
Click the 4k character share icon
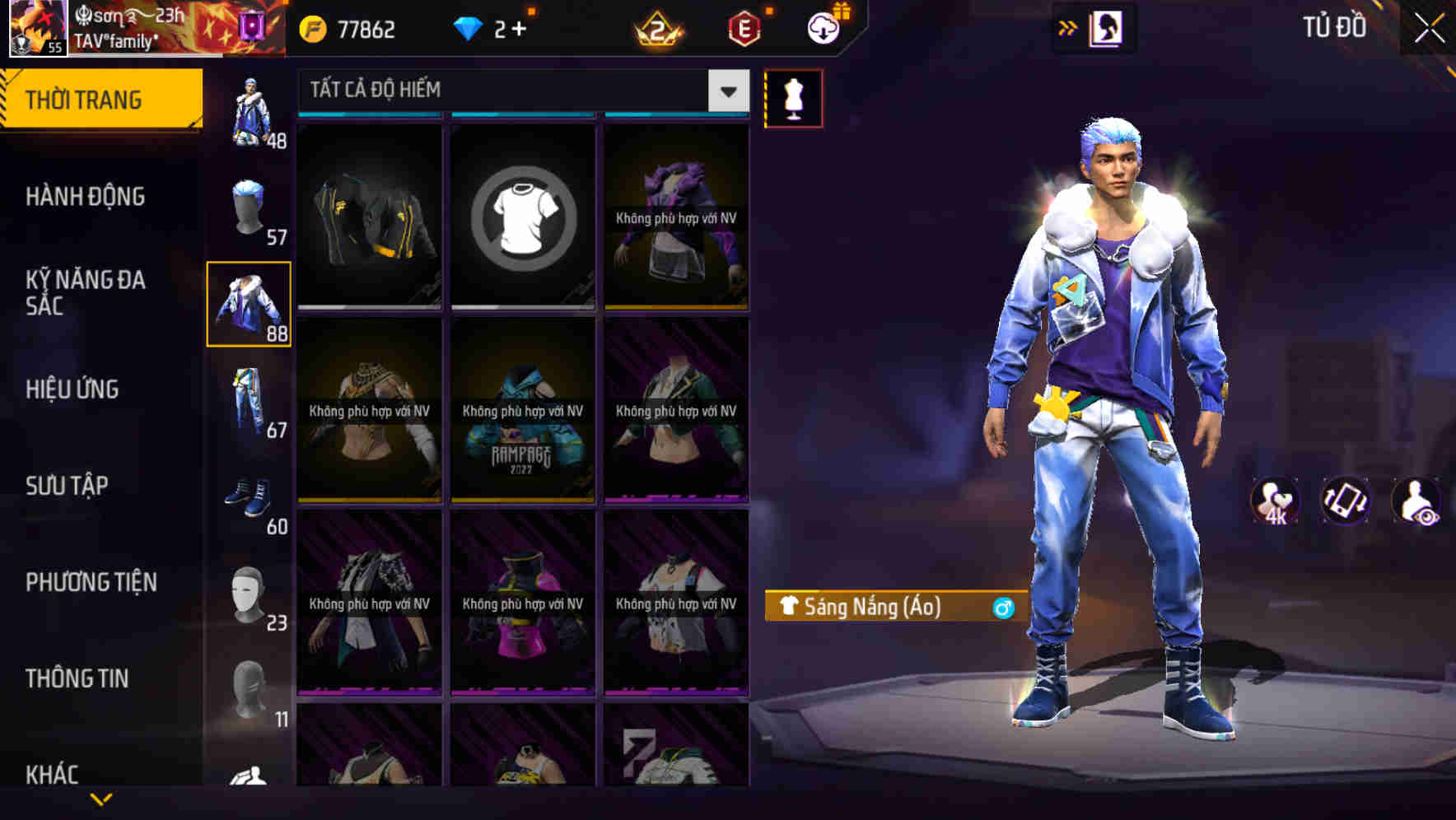coord(1275,502)
